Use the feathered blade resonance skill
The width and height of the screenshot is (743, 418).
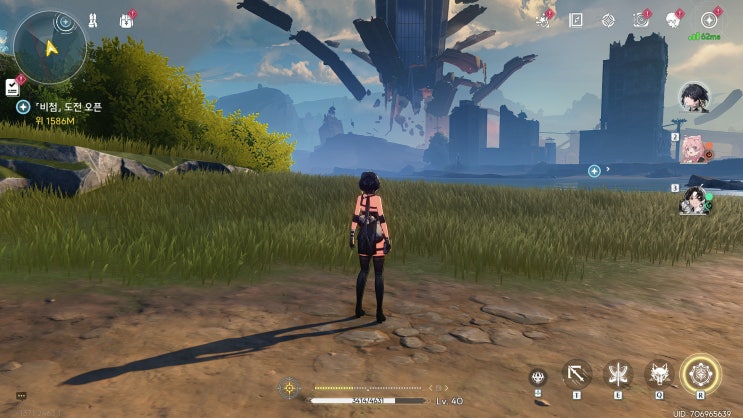click(x=617, y=376)
